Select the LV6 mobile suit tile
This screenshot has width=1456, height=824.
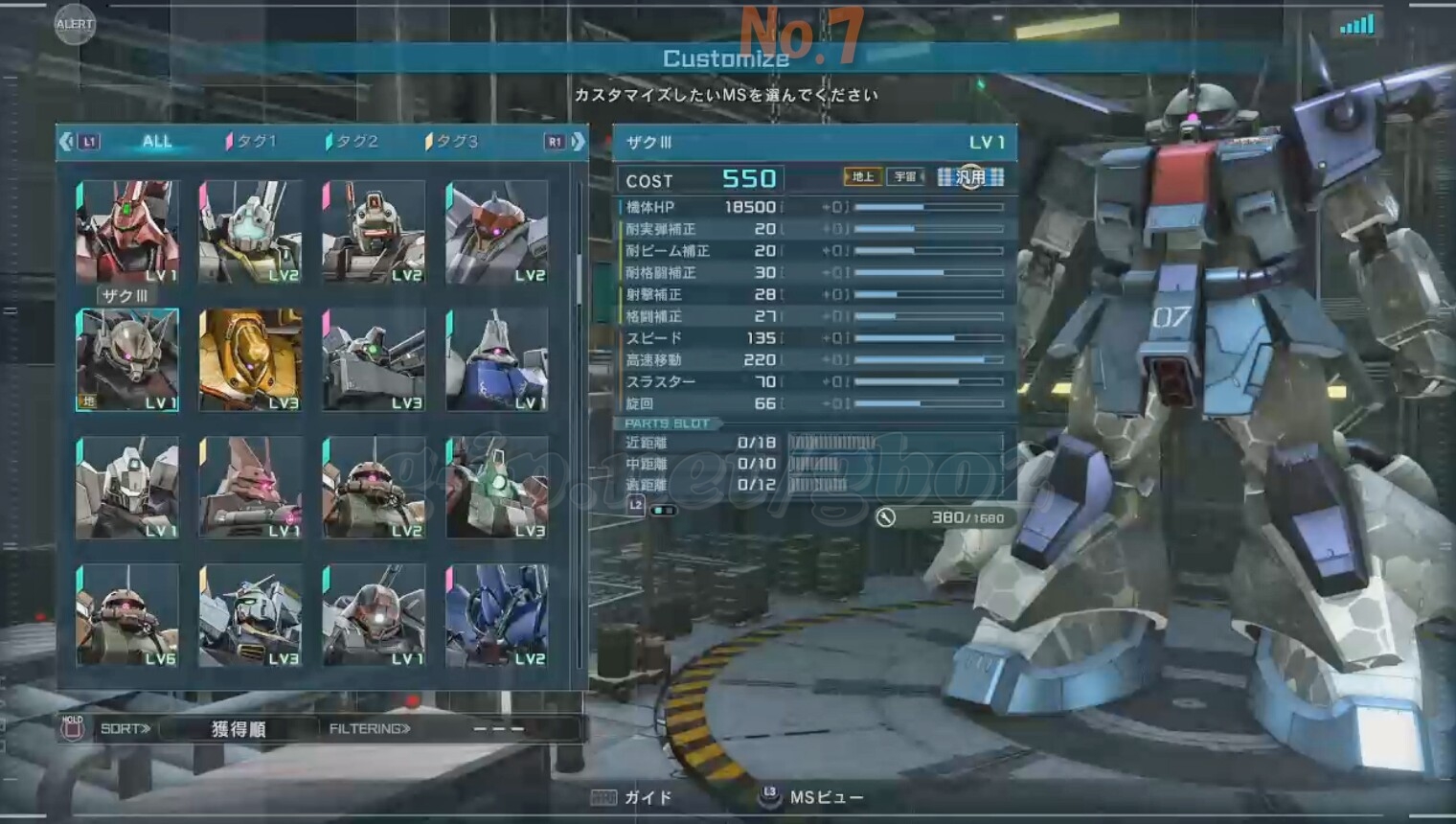[x=127, y=615]
